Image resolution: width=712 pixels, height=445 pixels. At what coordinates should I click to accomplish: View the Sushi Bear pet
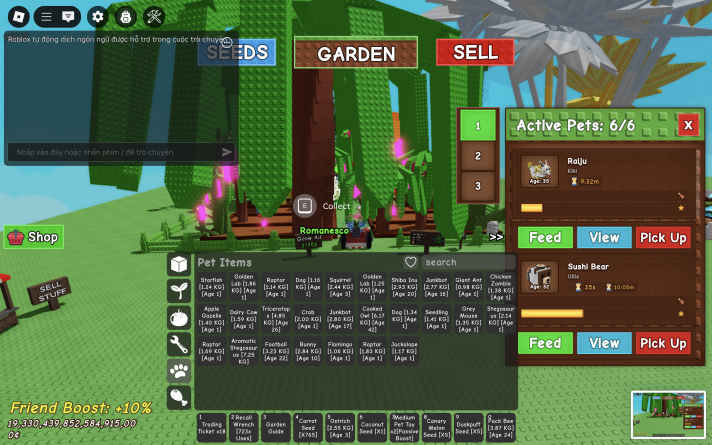[604, 343]
